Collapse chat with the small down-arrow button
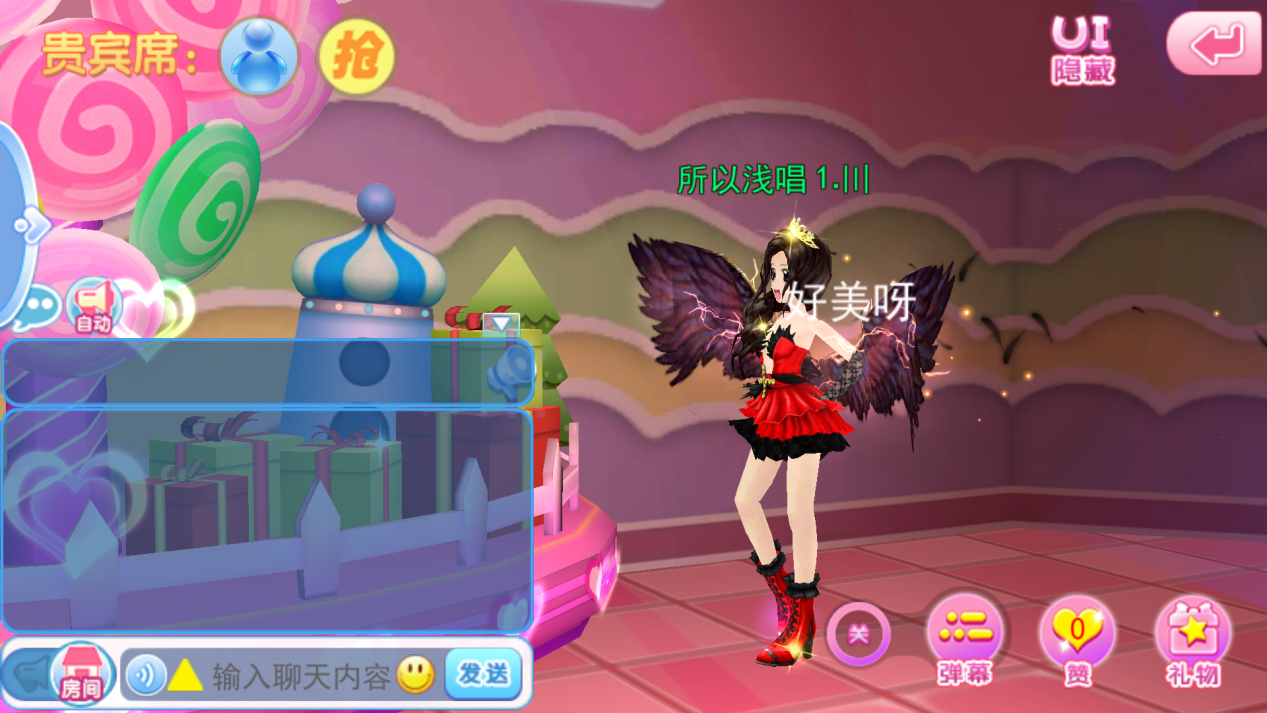Image resolution: width=1267 pixels, height=713 pixels. click(501, 323)
